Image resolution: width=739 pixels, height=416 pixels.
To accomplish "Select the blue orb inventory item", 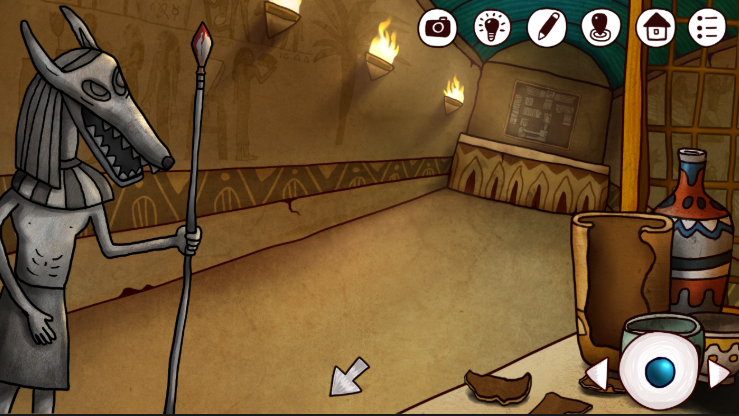I will [659, 372].
